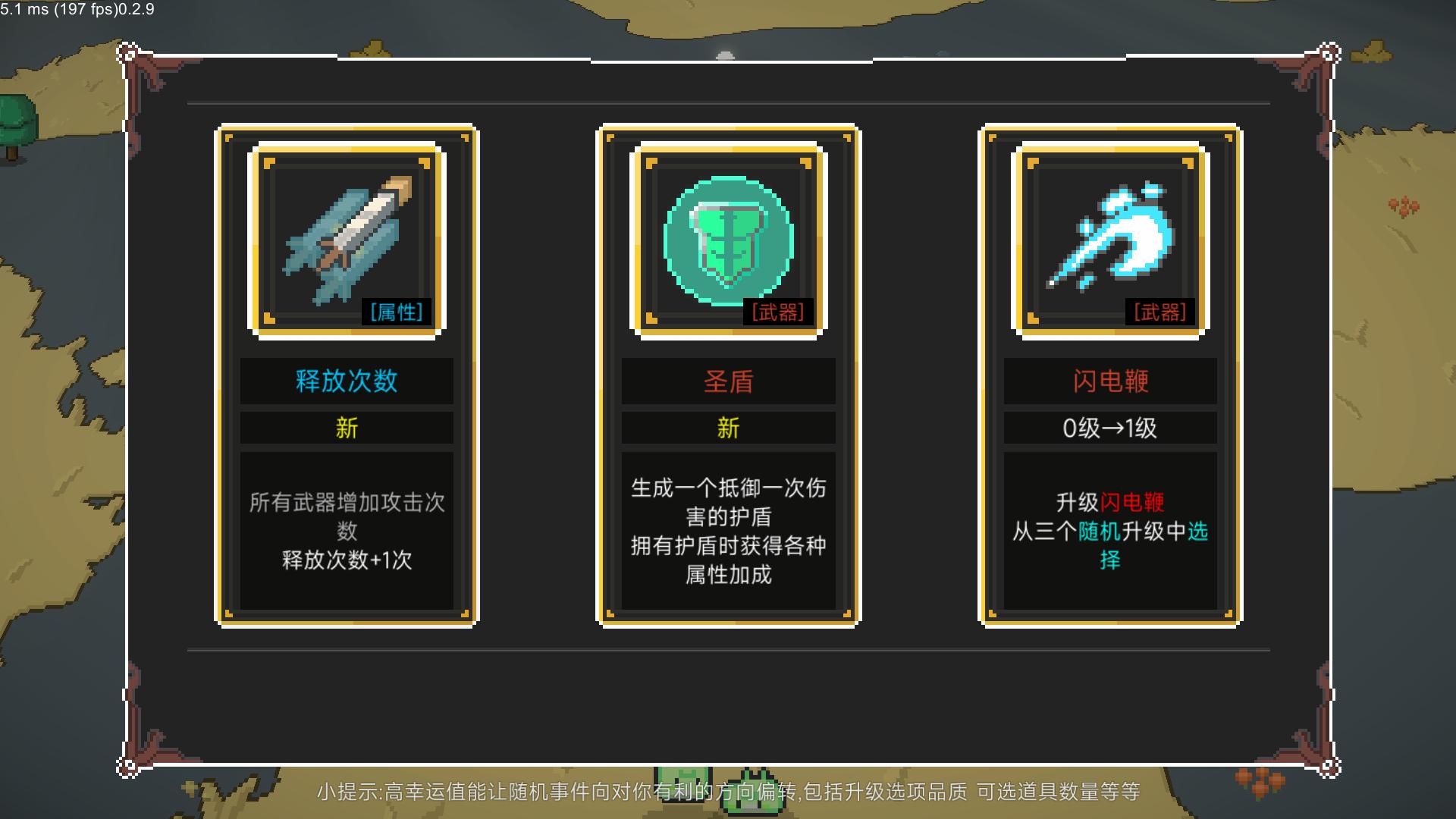Click the 释放次数 title label
1456x819 pixels.
point(347,381)
